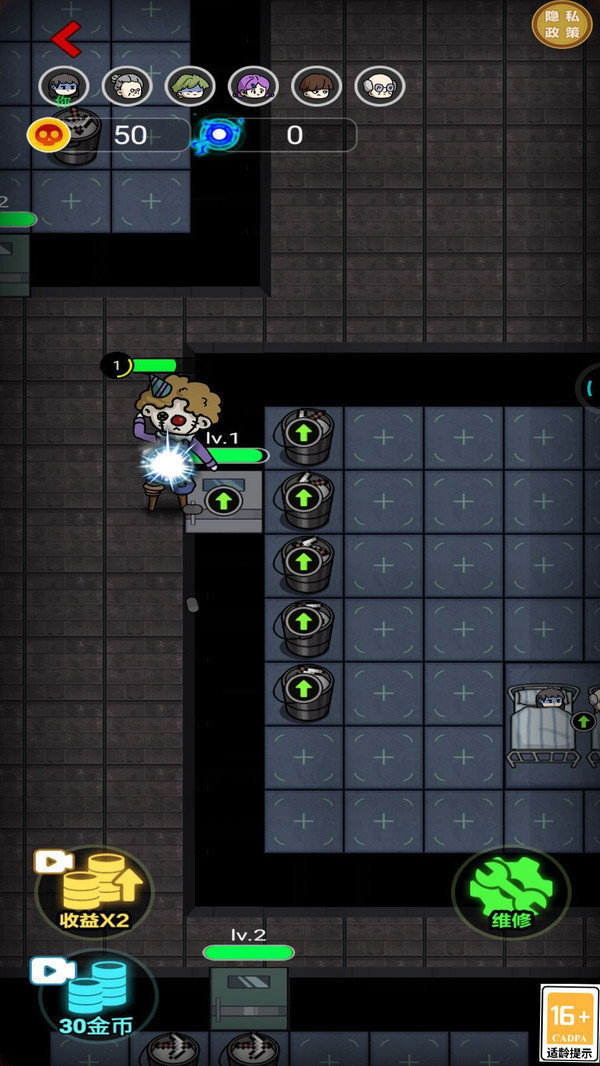Open the 16+ CADPA age rating notice
The height and width of the screenshot is (1066, 600).
569,1023
